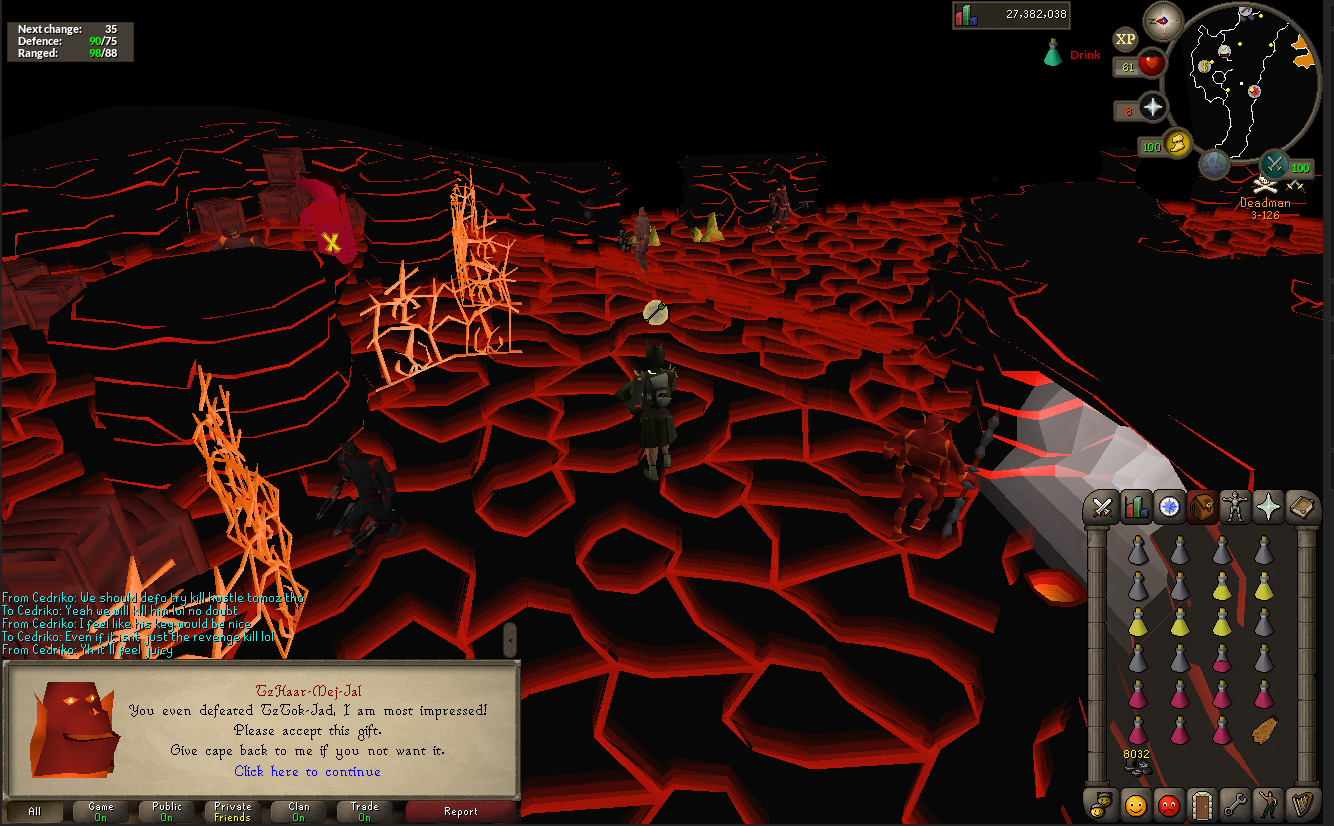Select the Trade chat tab
The width and height of the screenshot is (1334, 826).
(x=364, y=812)
